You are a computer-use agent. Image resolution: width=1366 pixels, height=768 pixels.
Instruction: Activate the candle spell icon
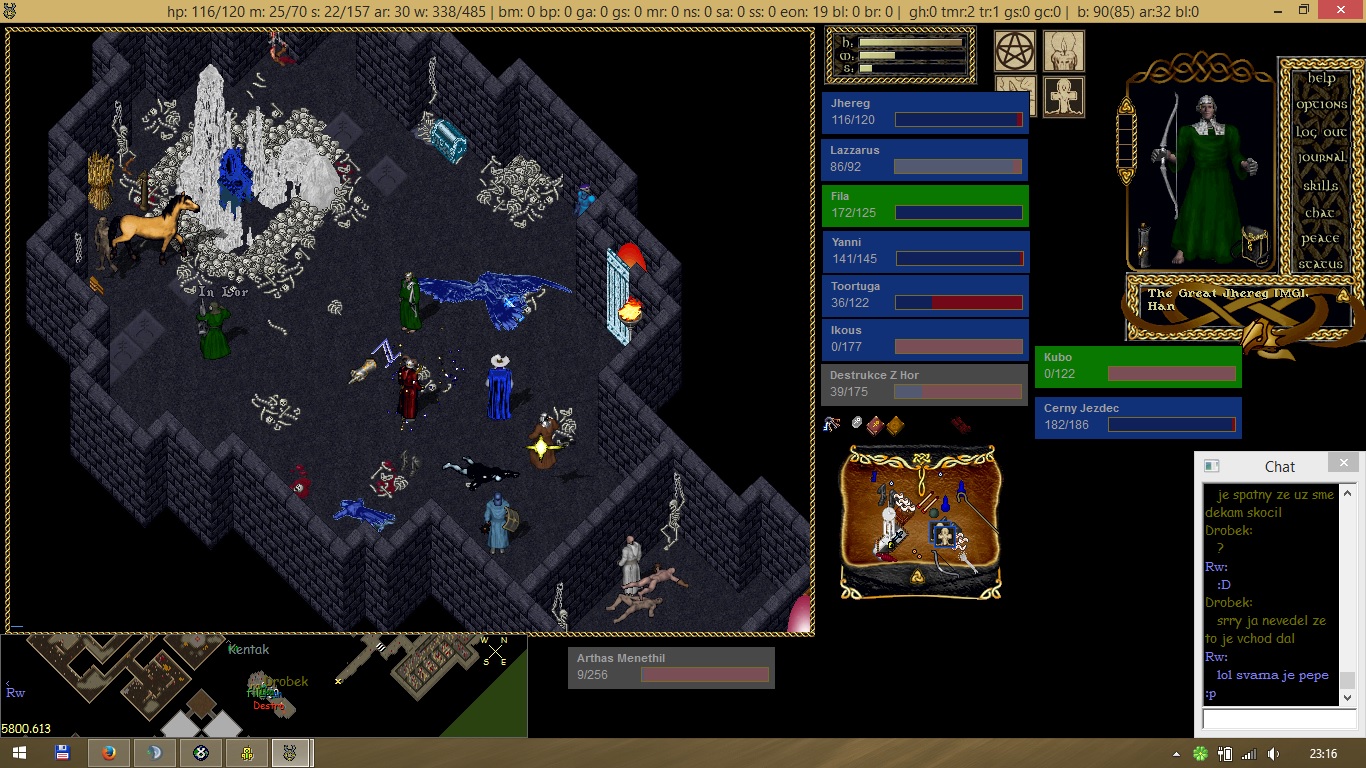pyautogui.click(x=1064, y=51)
